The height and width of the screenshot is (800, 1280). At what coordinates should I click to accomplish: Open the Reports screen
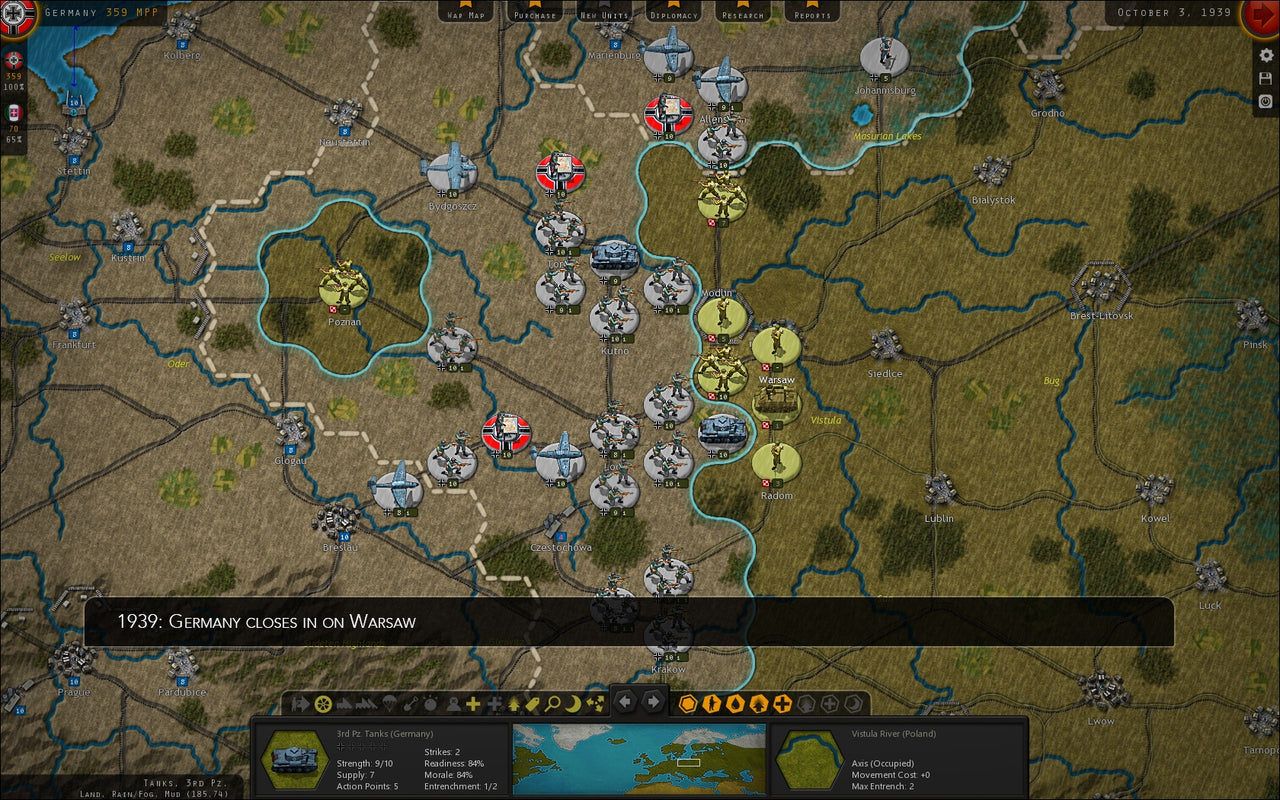(811, 14)
